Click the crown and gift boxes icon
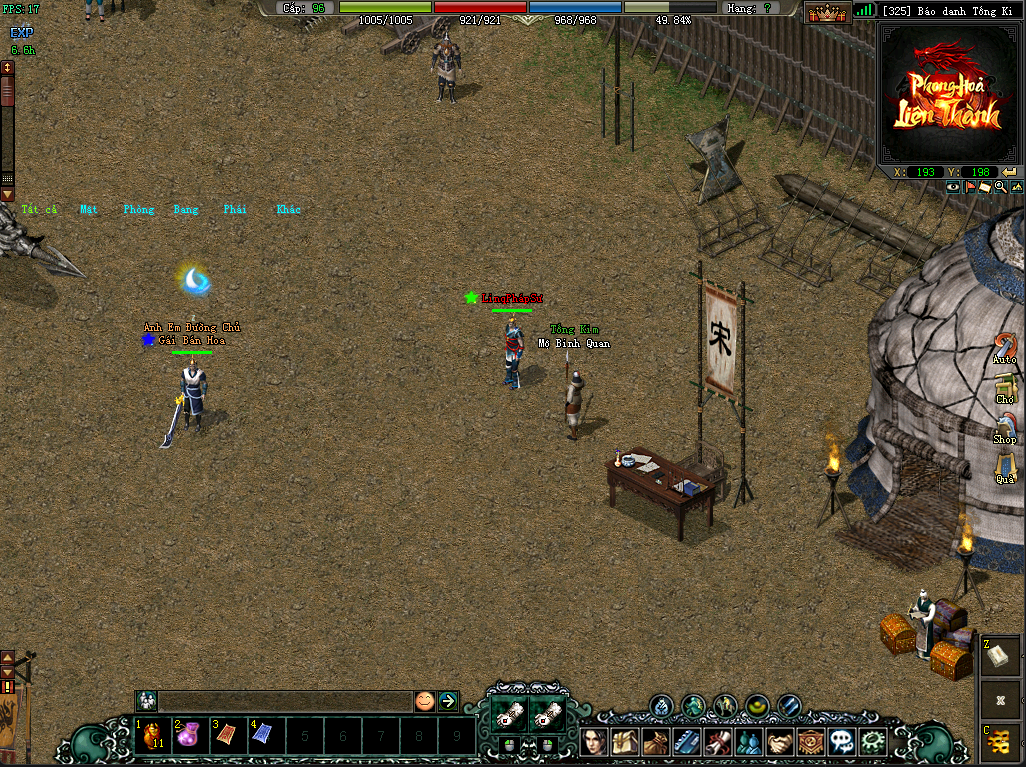 coord(827,12)
